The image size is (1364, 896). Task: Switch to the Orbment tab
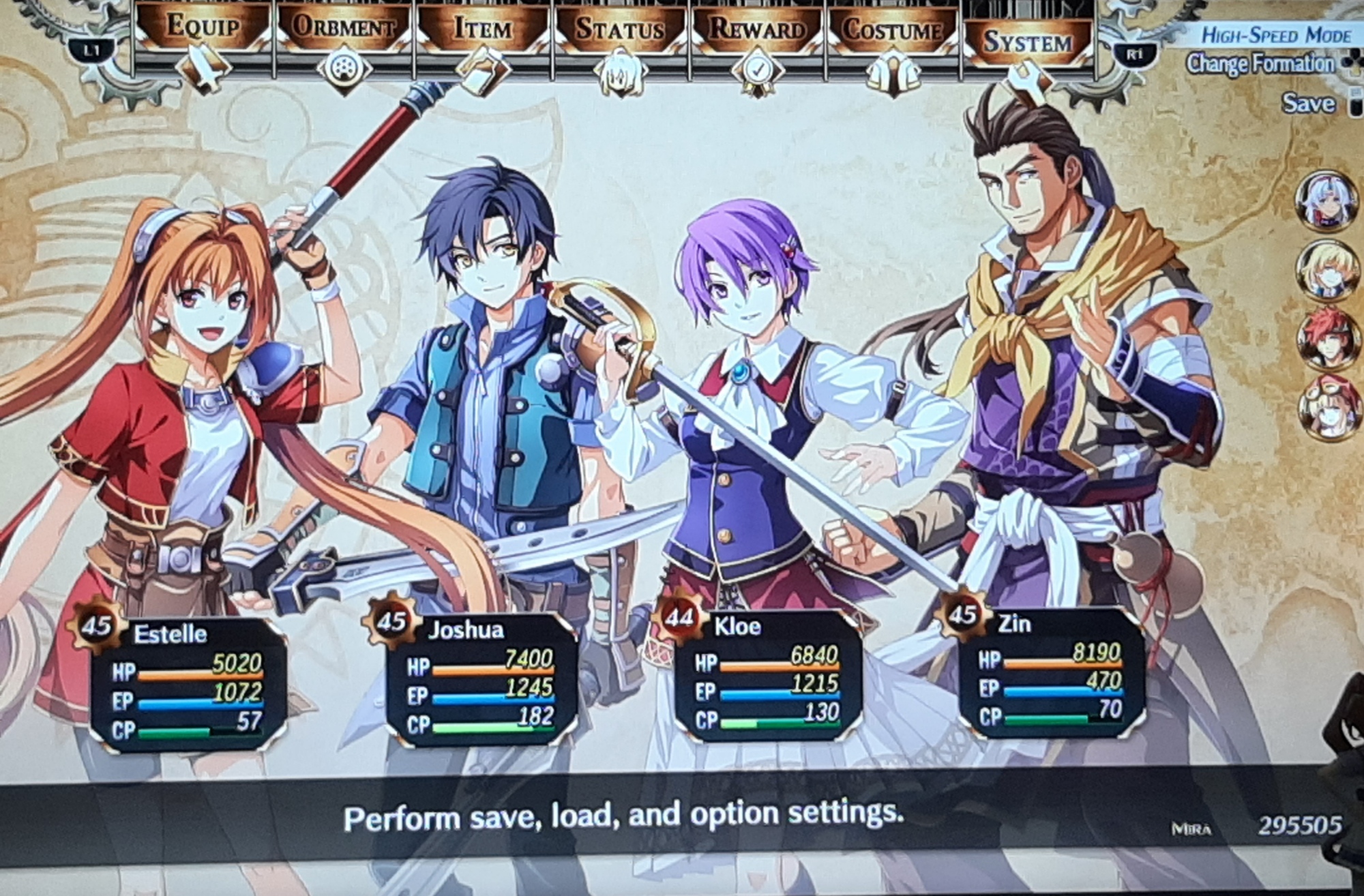[344, 29]
